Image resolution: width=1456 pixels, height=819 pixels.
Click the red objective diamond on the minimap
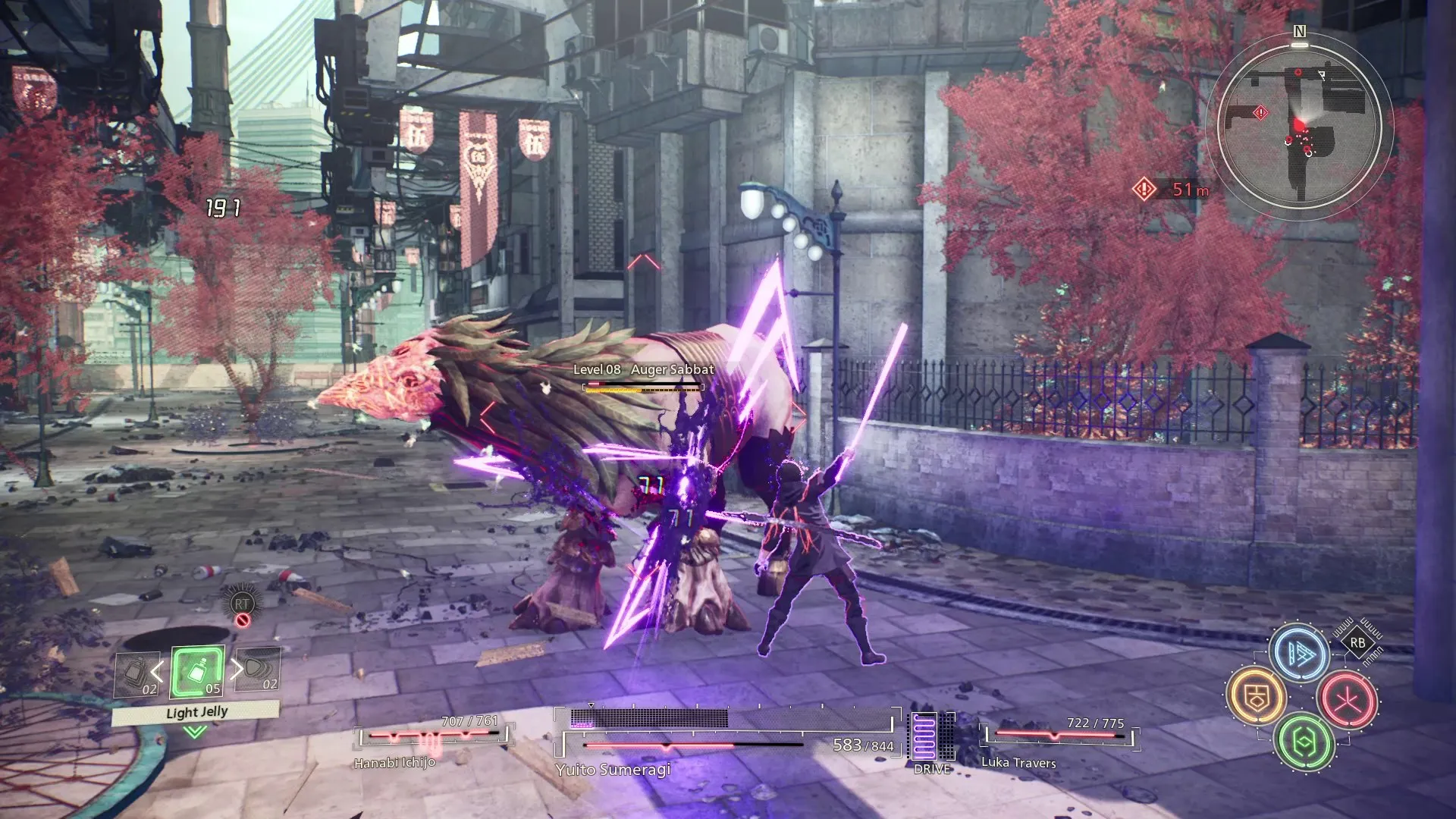(1260, 113)
